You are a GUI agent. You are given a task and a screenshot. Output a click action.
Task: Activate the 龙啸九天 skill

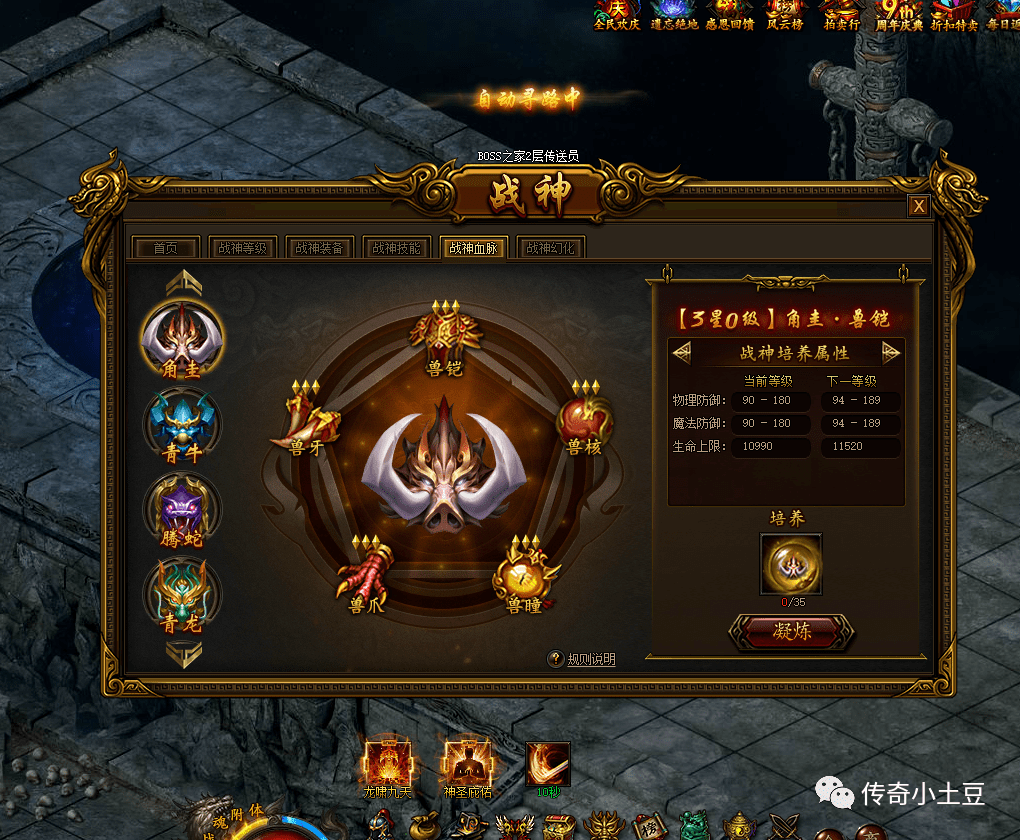(386, 764)
